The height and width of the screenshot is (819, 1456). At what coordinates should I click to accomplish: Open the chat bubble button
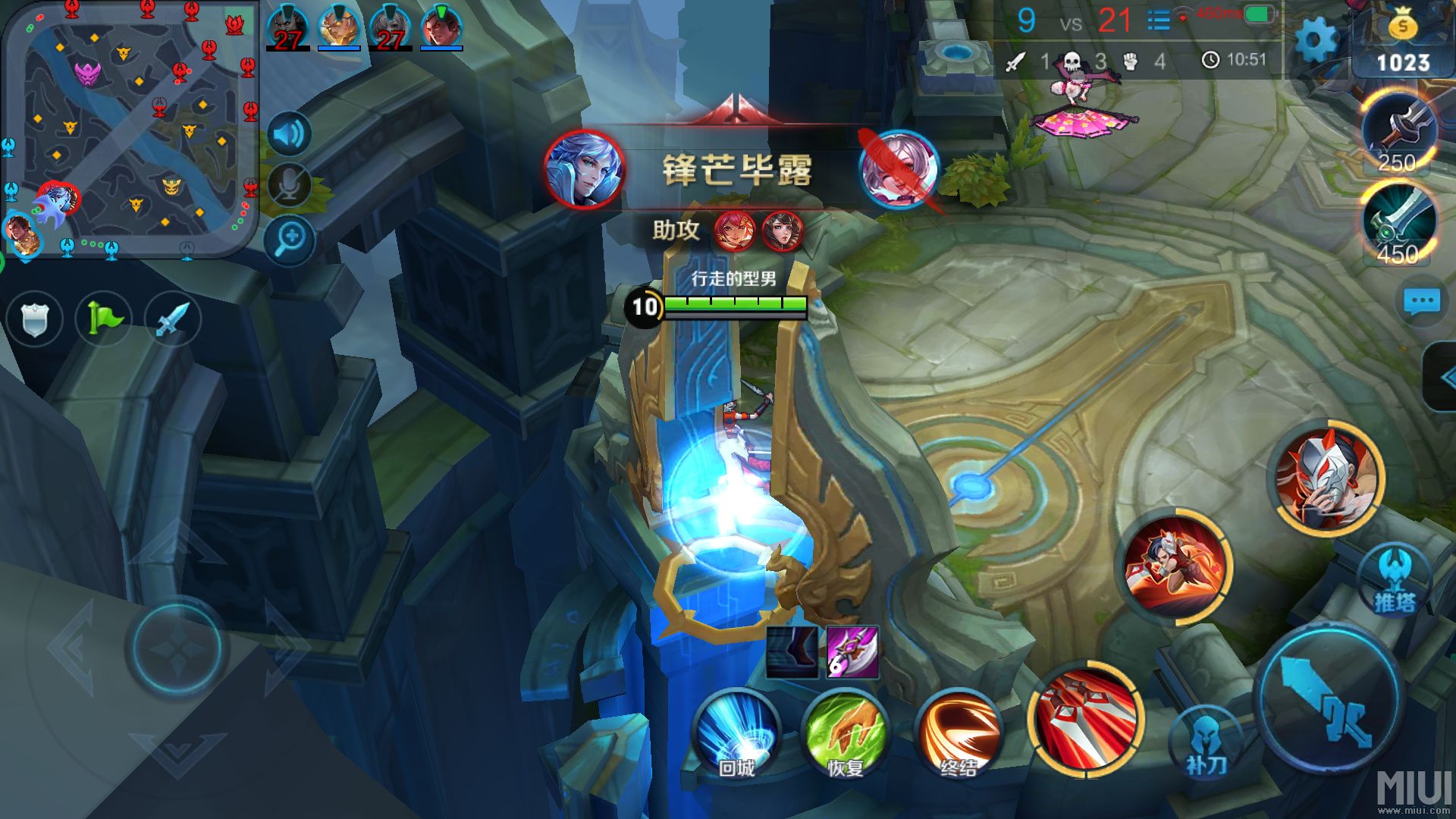(1421, 302)
